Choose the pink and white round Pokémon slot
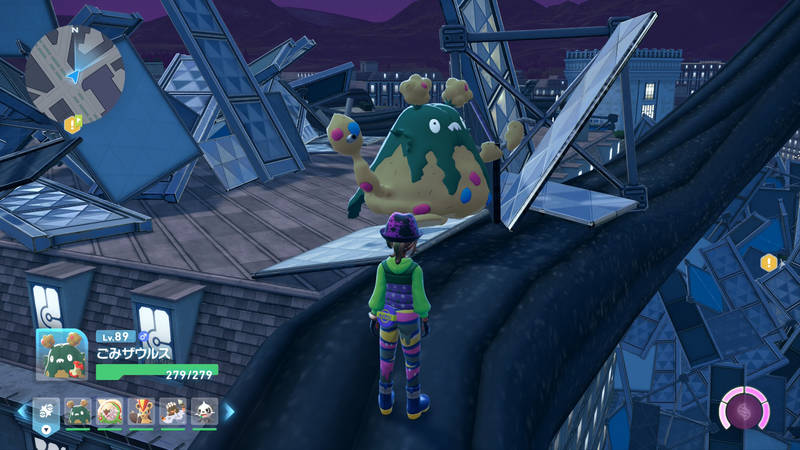 [109, 411]
